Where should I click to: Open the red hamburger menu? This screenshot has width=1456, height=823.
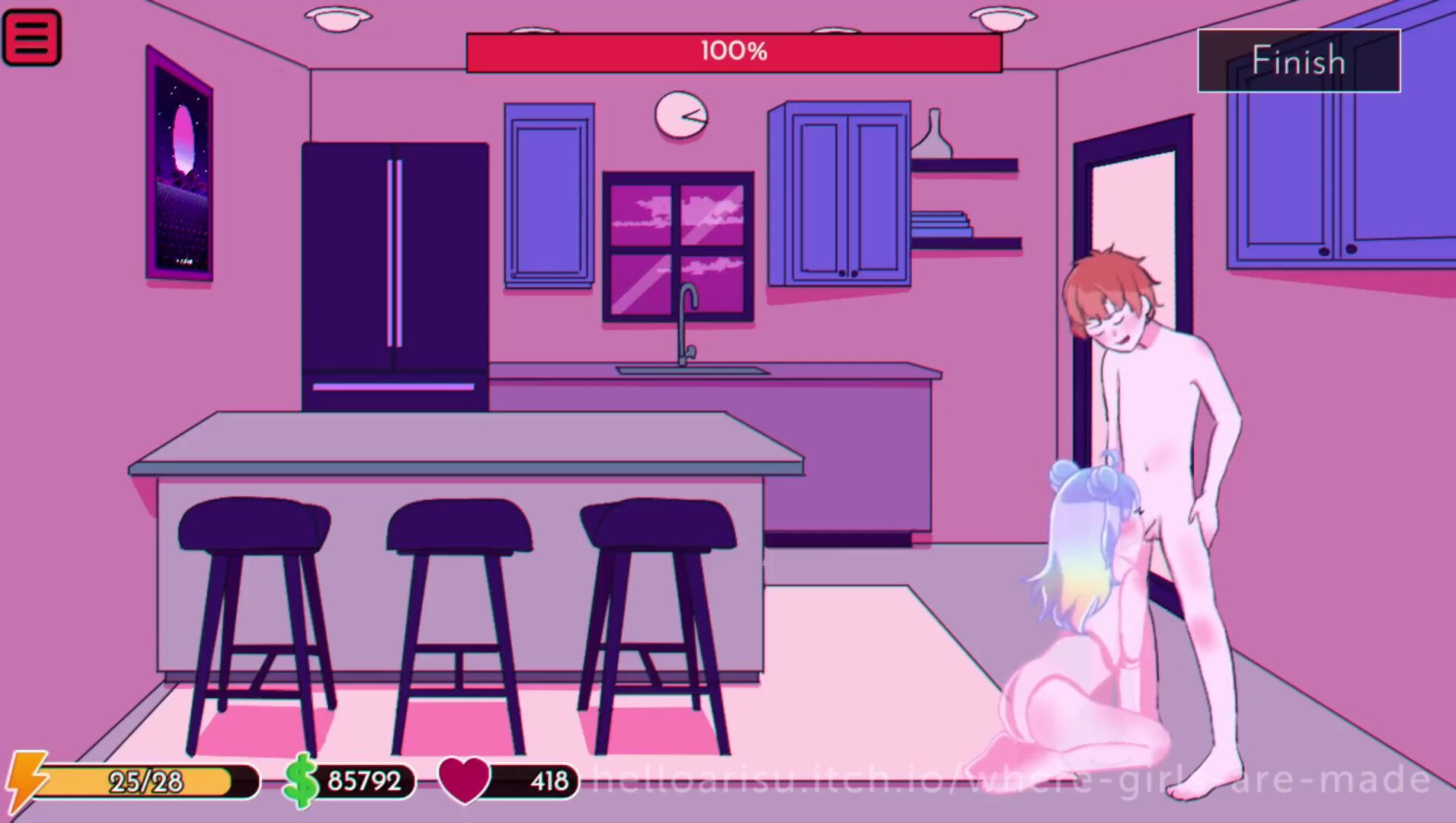tap(32, 37)
